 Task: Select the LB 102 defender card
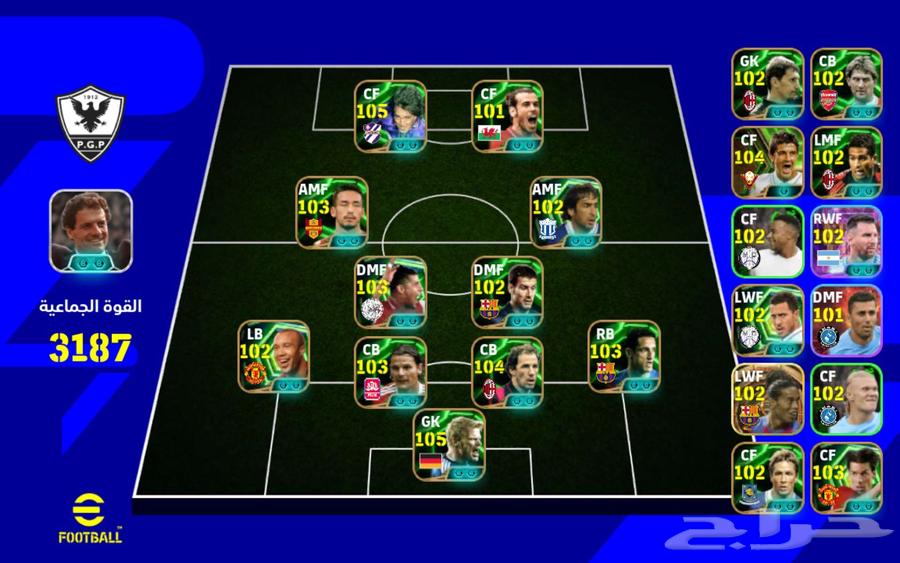point(273,356)
